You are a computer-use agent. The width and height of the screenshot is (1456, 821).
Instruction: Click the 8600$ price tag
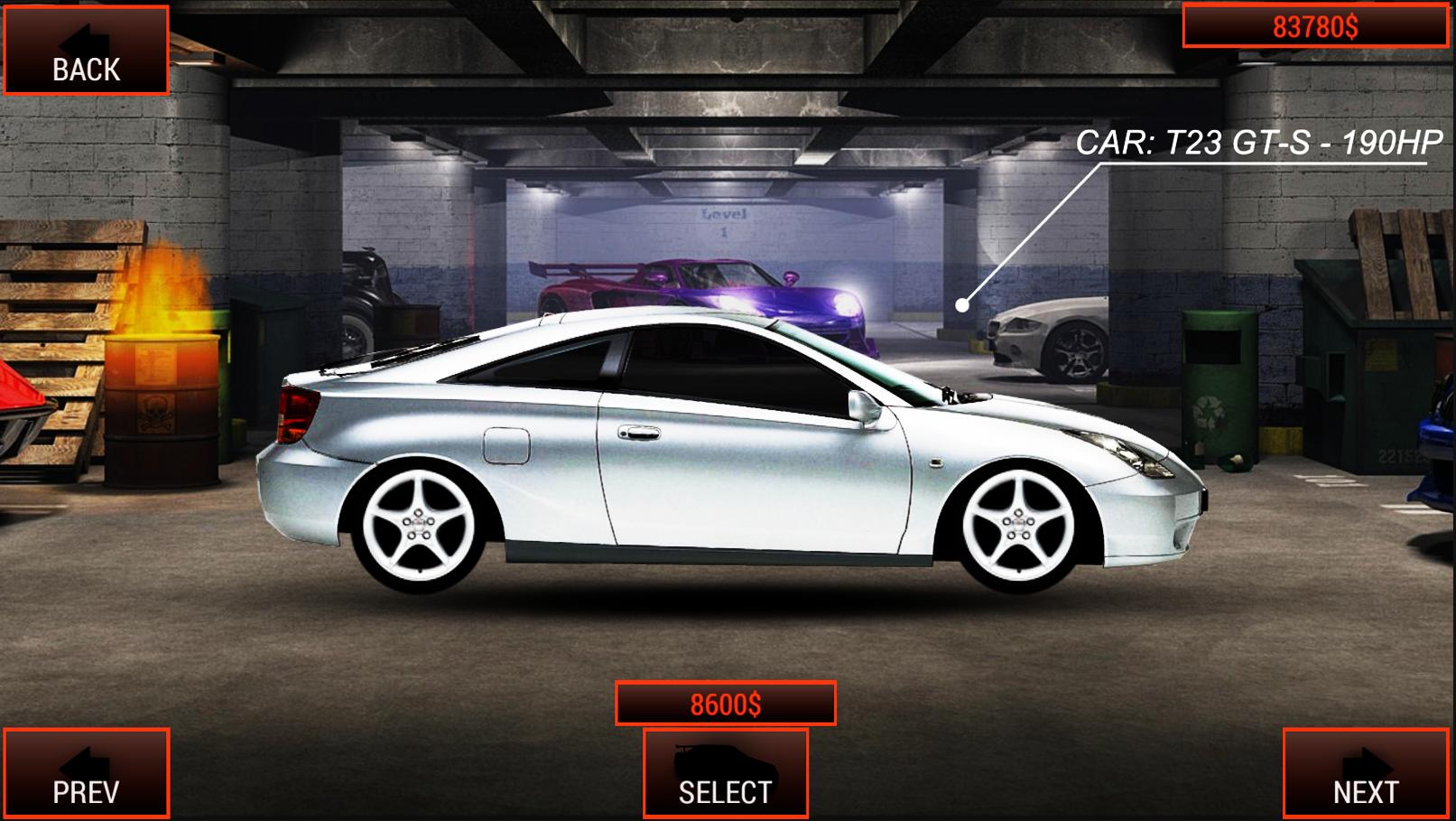(727, 703)
